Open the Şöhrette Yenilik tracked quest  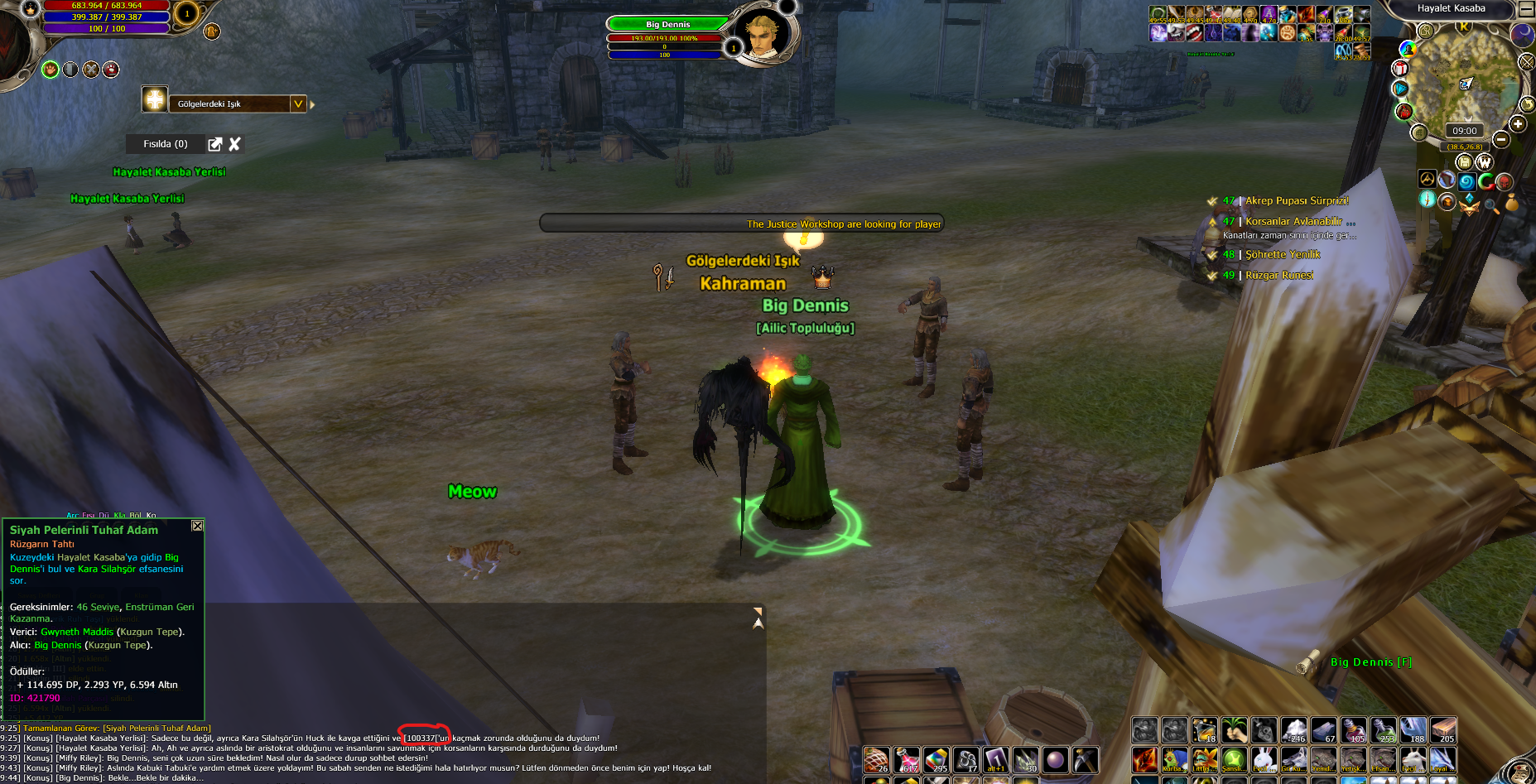point(1283,255)
